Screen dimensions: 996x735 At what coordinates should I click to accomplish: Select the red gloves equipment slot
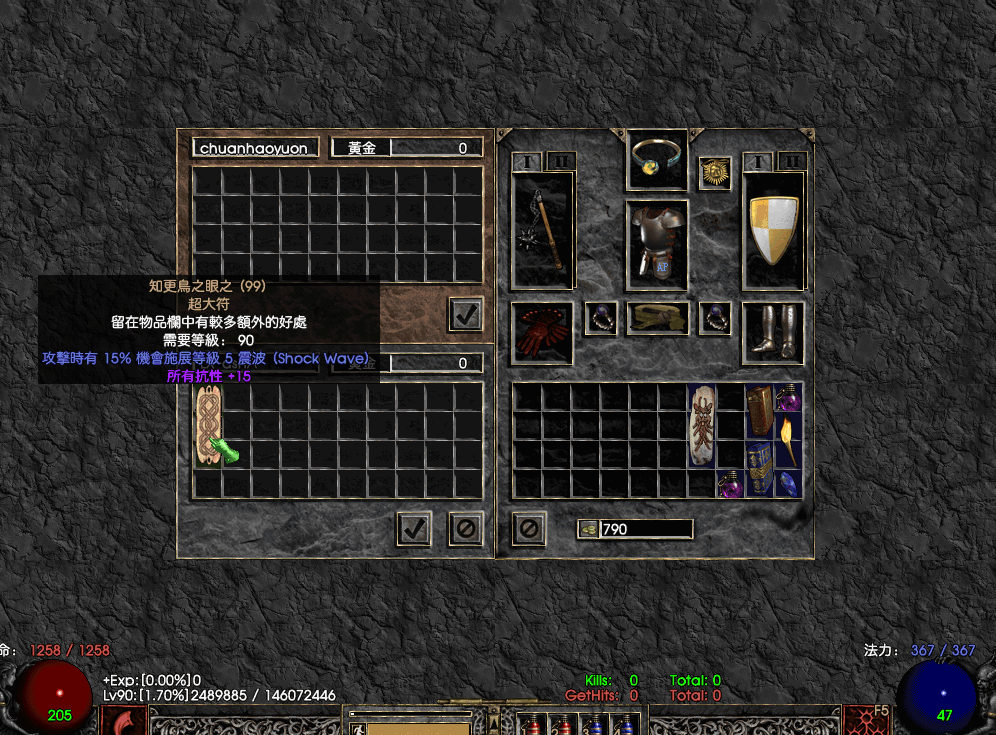542,333
